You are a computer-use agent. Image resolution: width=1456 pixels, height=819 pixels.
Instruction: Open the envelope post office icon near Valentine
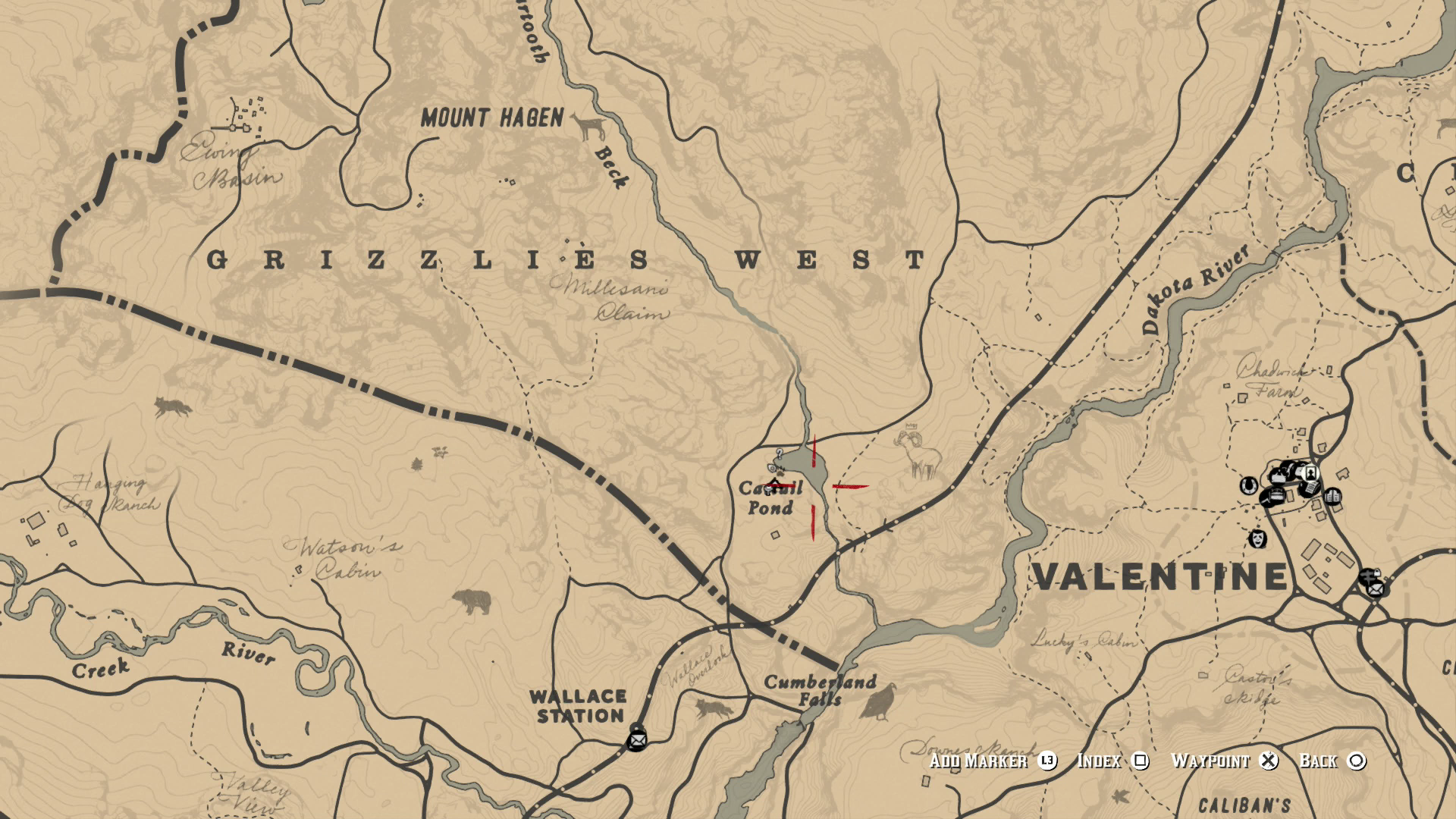tap(1375, 590)
